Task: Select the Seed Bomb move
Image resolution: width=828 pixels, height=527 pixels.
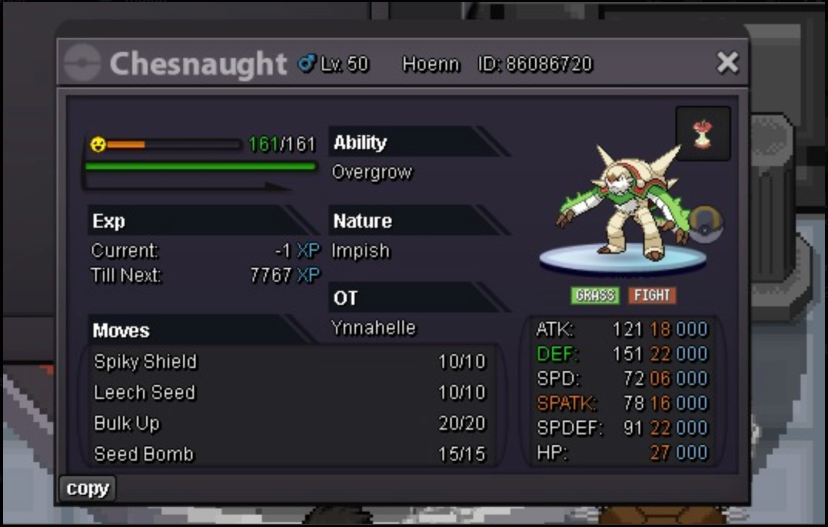Action: coord(290,454)
